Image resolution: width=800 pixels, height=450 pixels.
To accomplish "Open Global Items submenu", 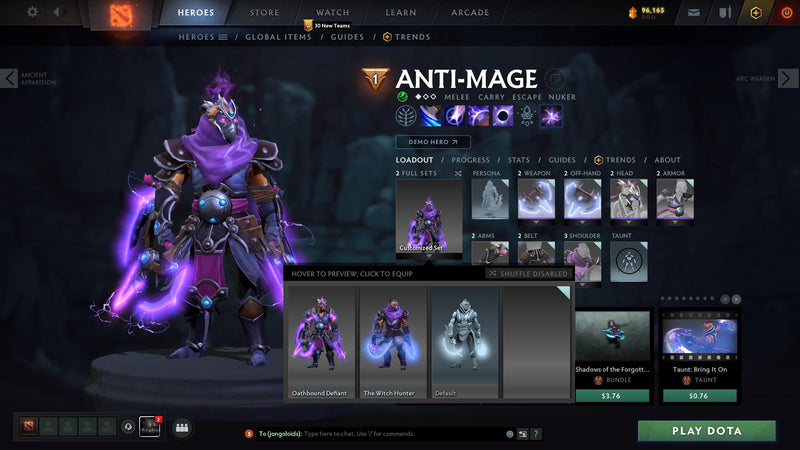I will click(277, 37).
